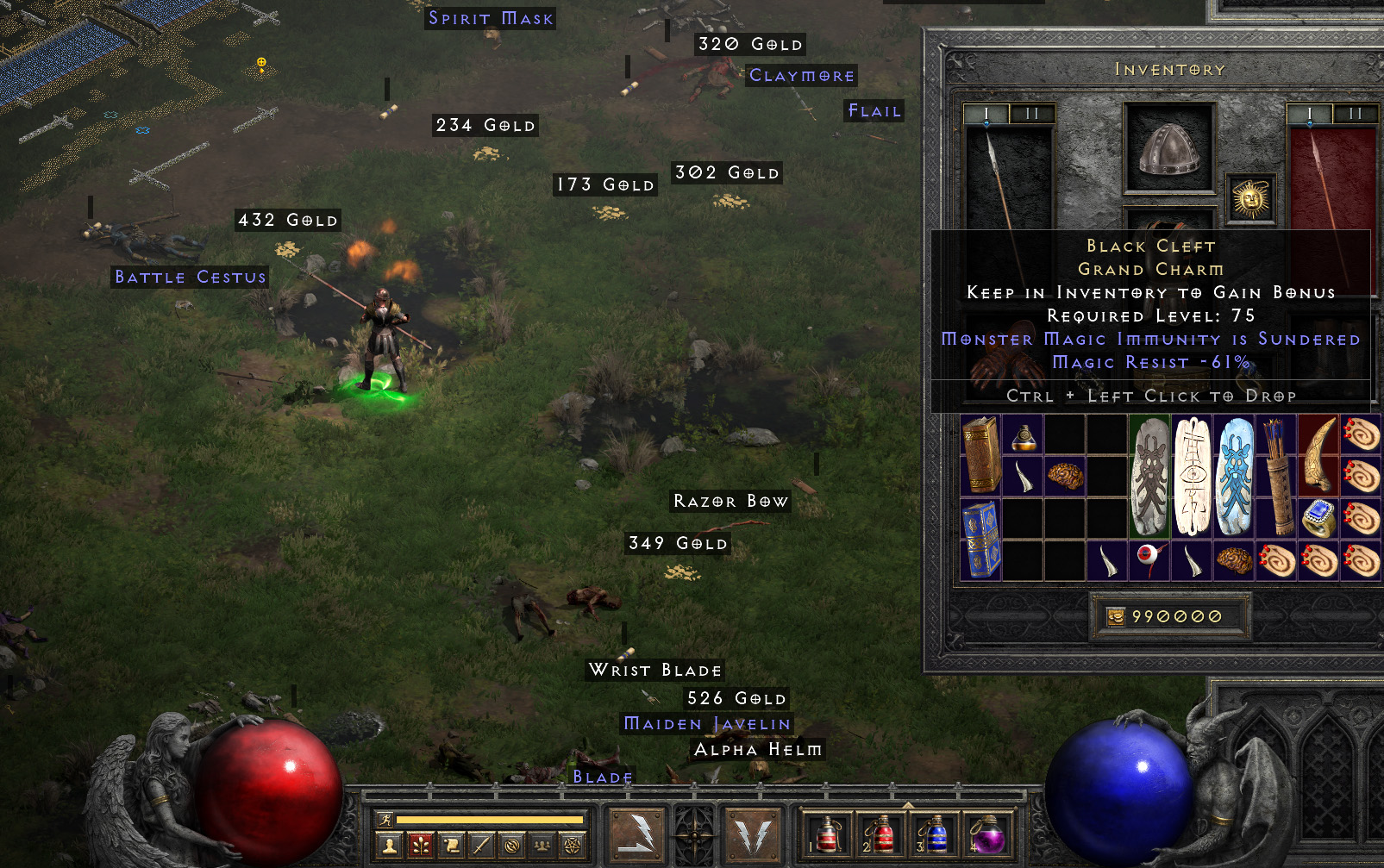Use the purple rejuvenation potion in belt slot 4

click(986, 834)
